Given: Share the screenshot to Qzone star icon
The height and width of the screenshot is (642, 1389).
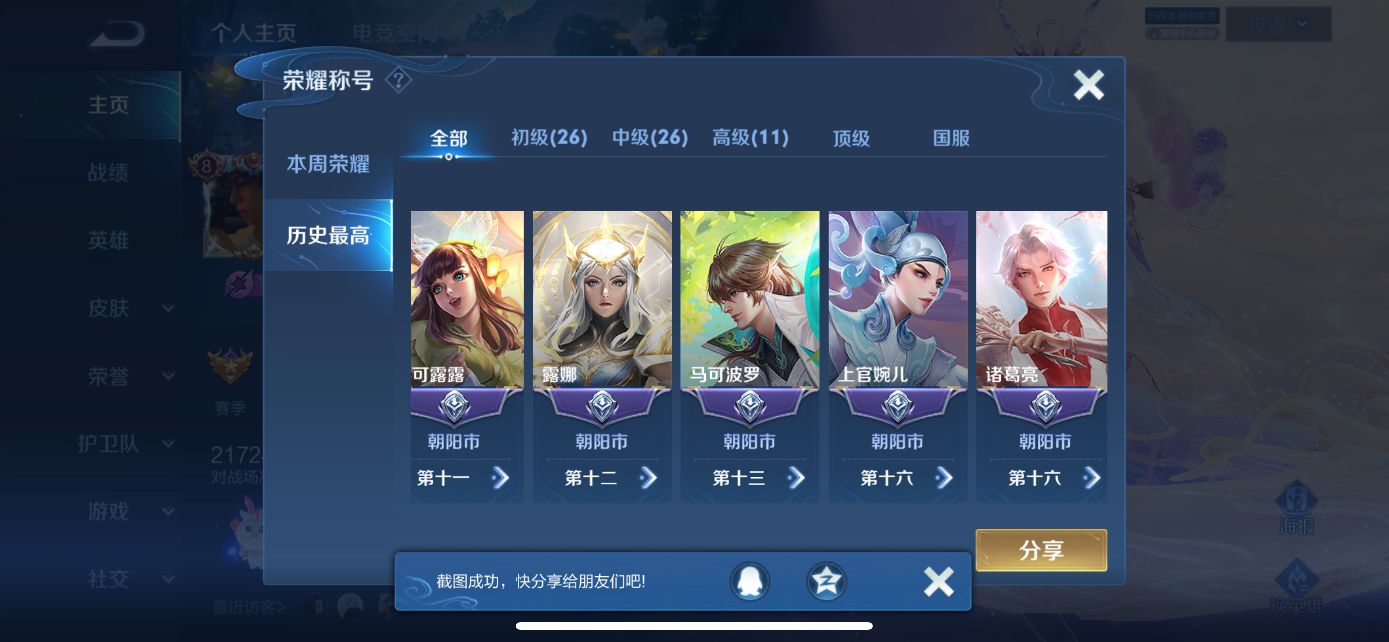Looking at the screenshot, I should (x=826, y=581).
